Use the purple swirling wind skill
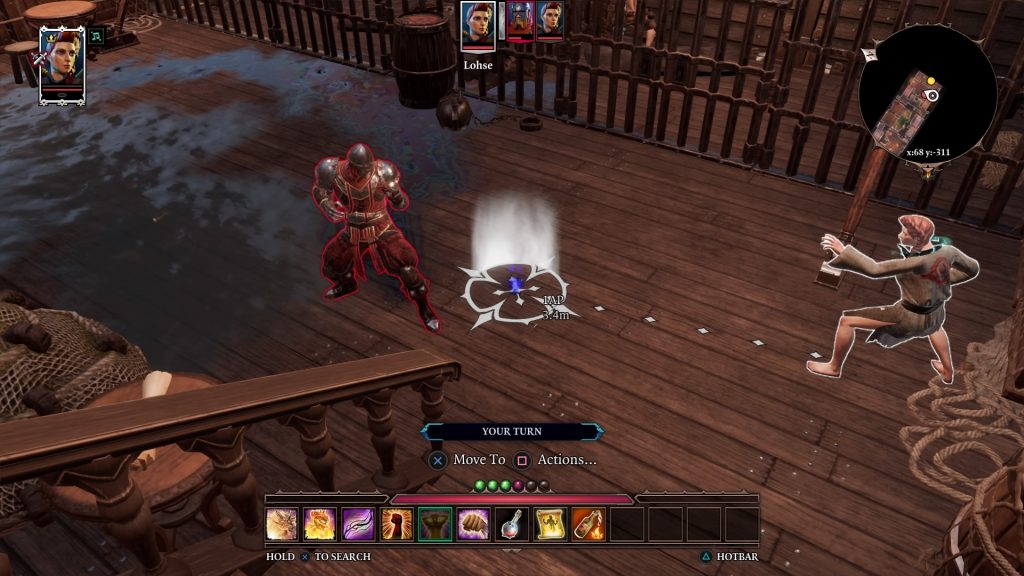The image size is (1024, 576). (x=358, y=524)
